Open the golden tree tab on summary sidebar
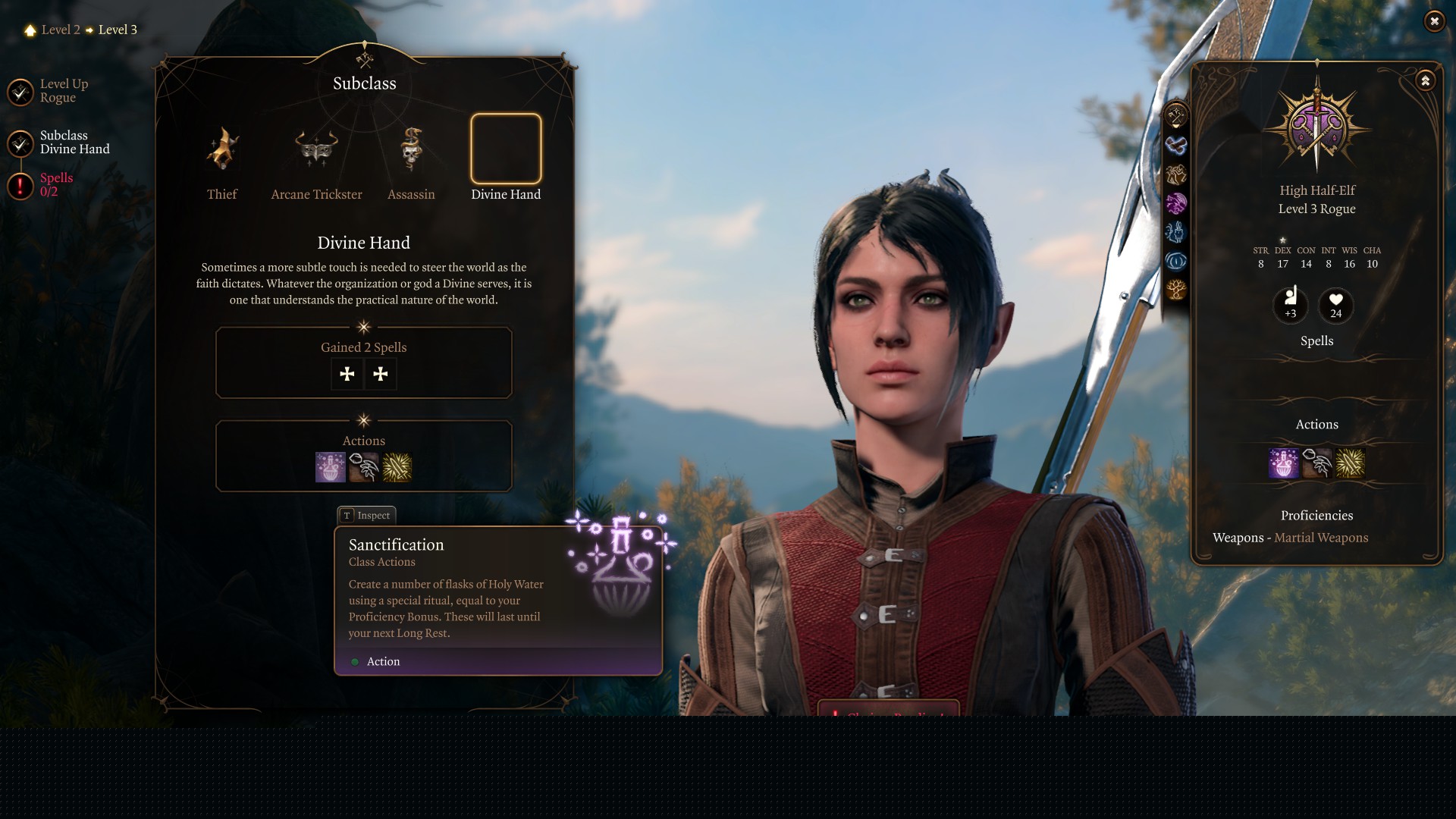 (x=1176, y=290)
